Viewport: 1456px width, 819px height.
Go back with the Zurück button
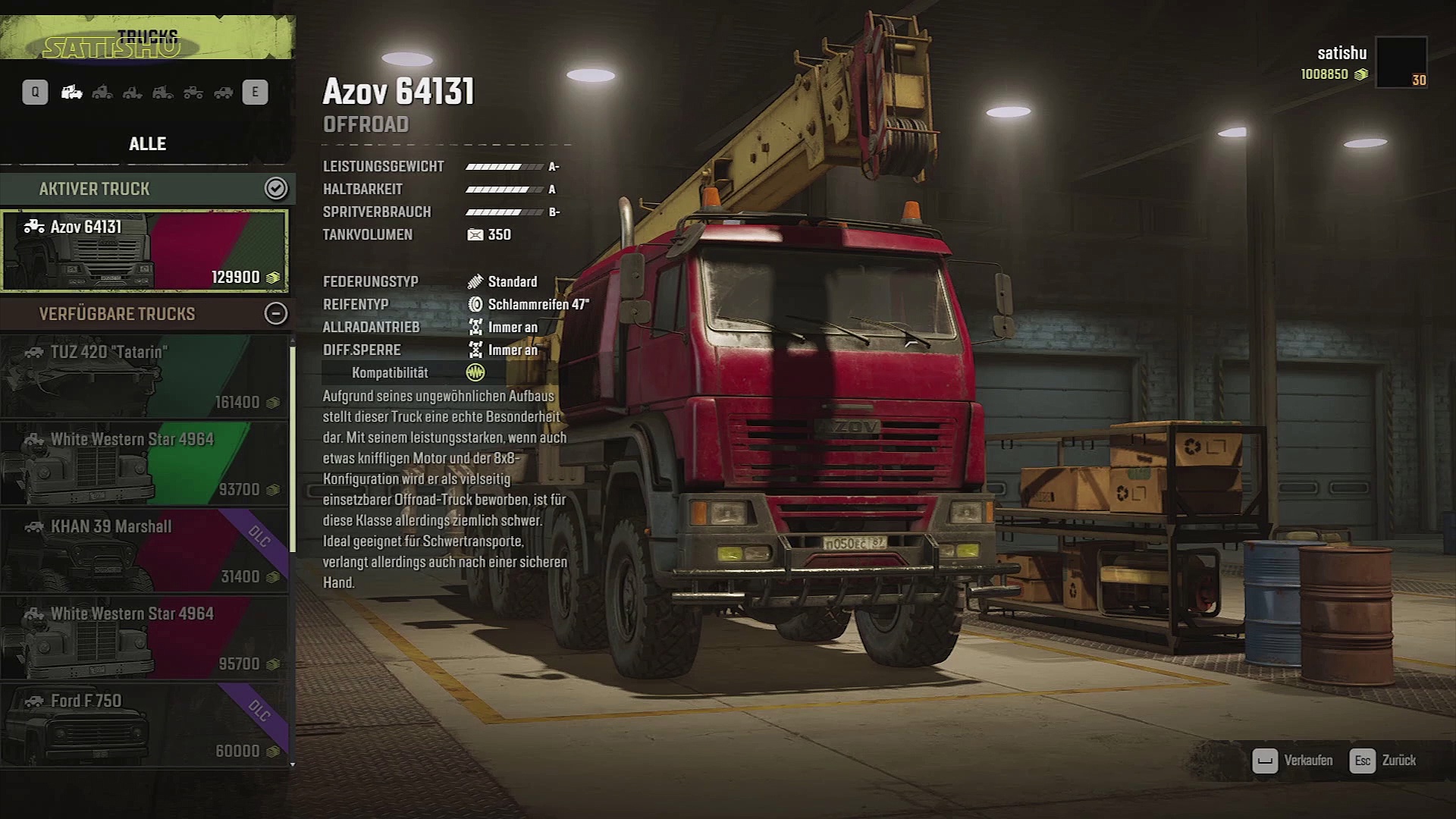coord(1383,760)
